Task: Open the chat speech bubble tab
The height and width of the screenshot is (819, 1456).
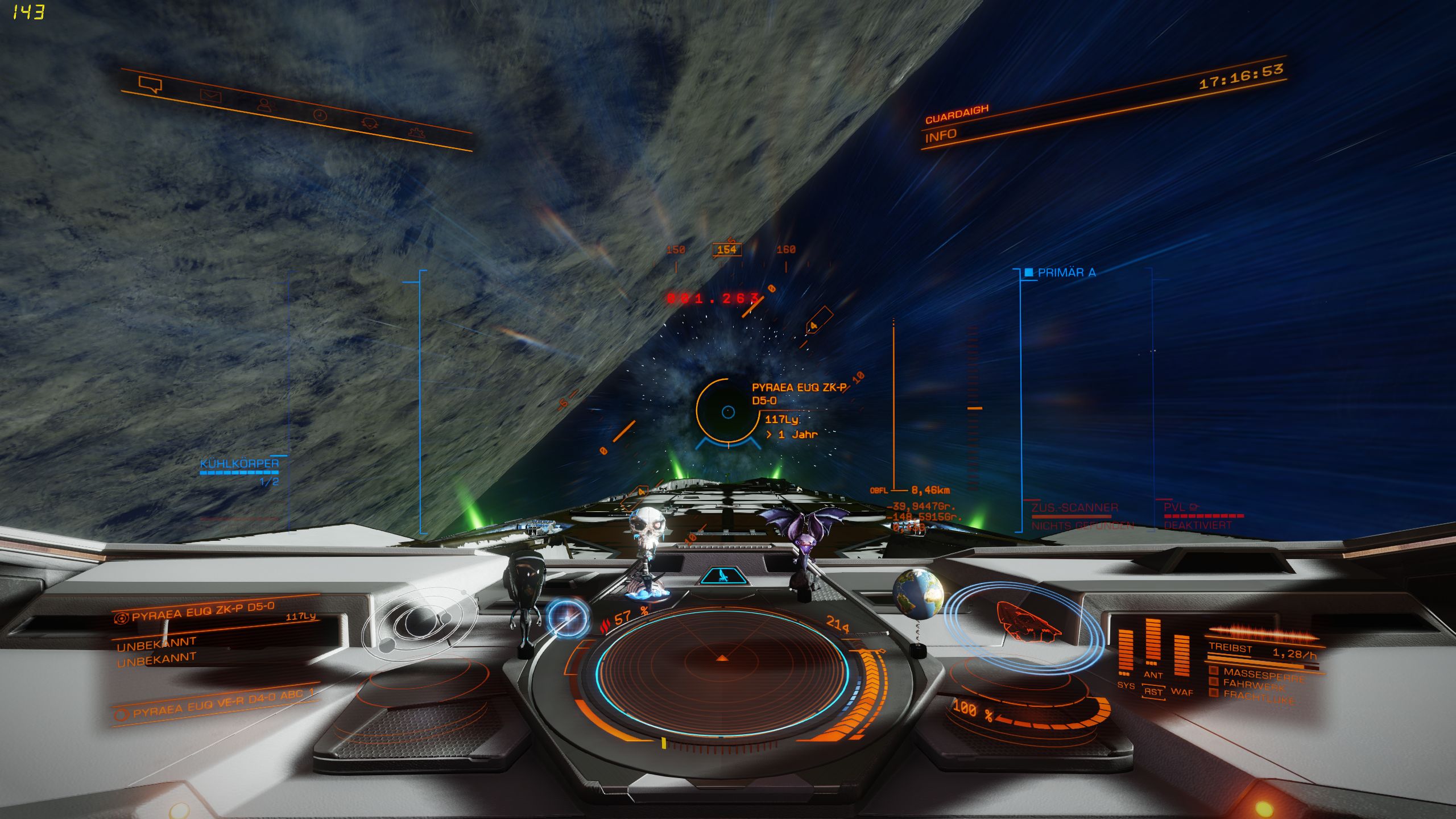Action: pos(150,85)
